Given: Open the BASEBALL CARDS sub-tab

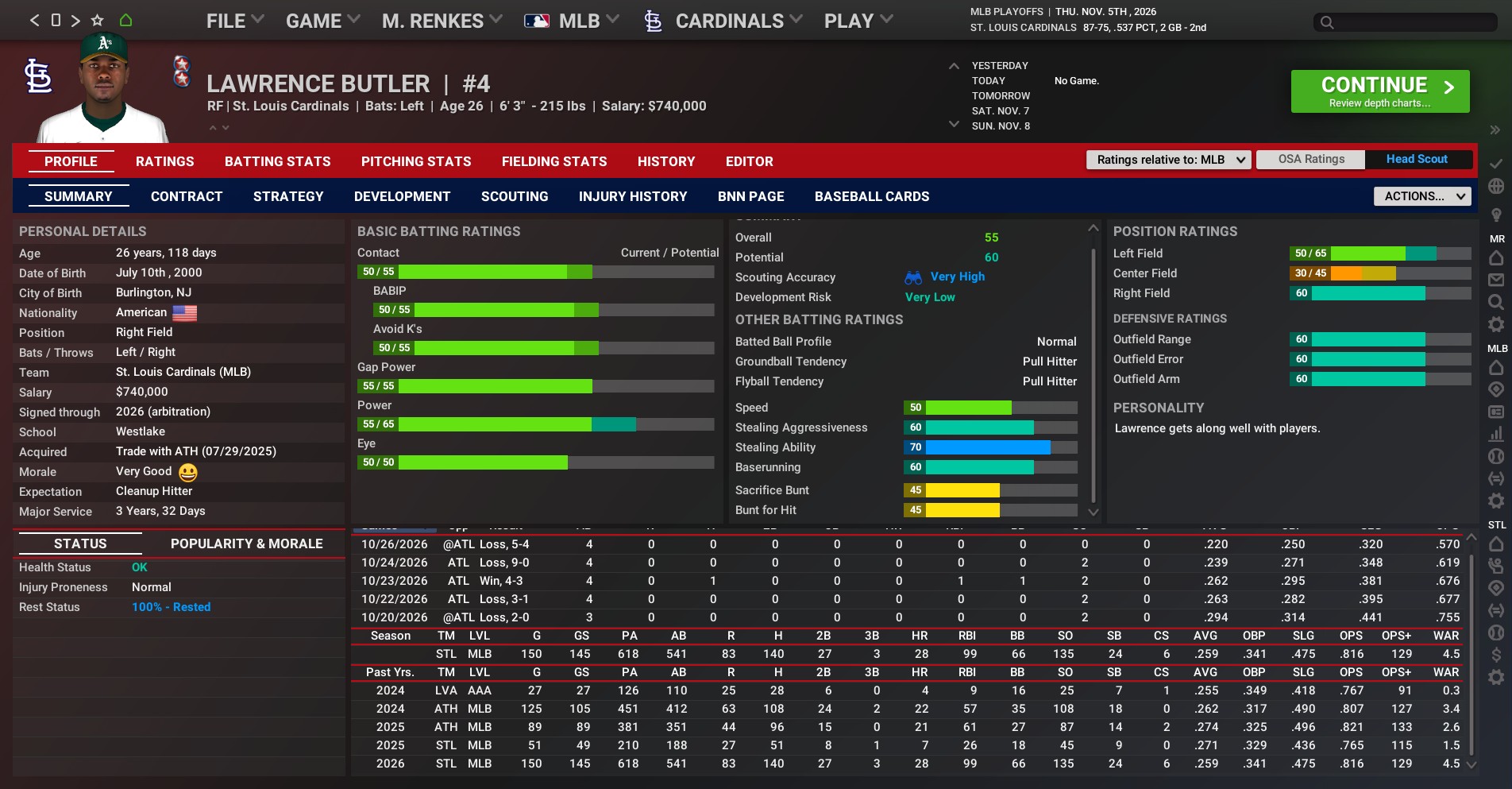Looking at the screenshot, I should 871,196.
